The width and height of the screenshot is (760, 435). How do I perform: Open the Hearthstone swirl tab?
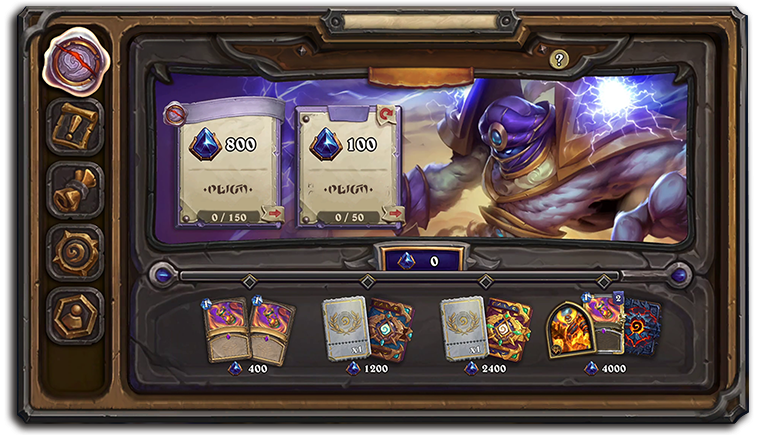pyautogui.click(x=74, y=252)
